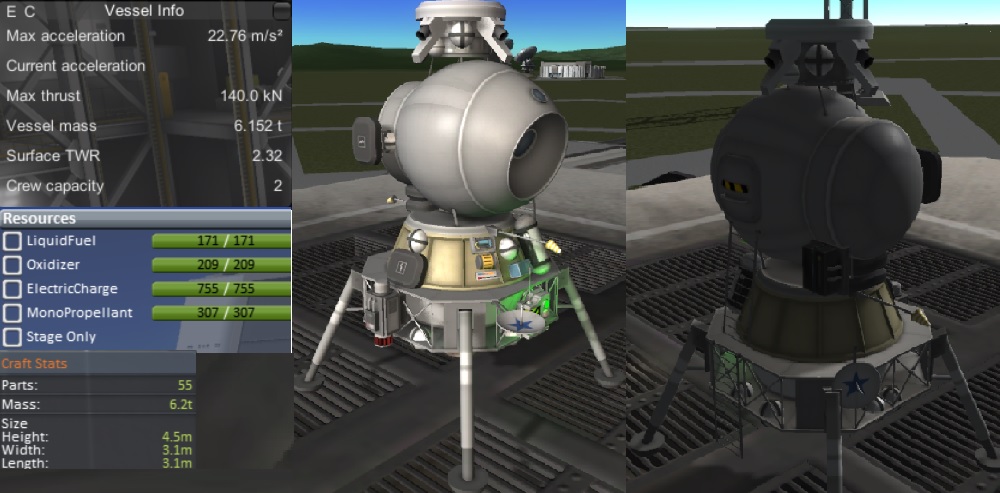The height and width of the screenshot is (493, 1000).
Task: Tick the ElectricCharge checkbox
Action: pyautogui.click(x=13, y=289)
